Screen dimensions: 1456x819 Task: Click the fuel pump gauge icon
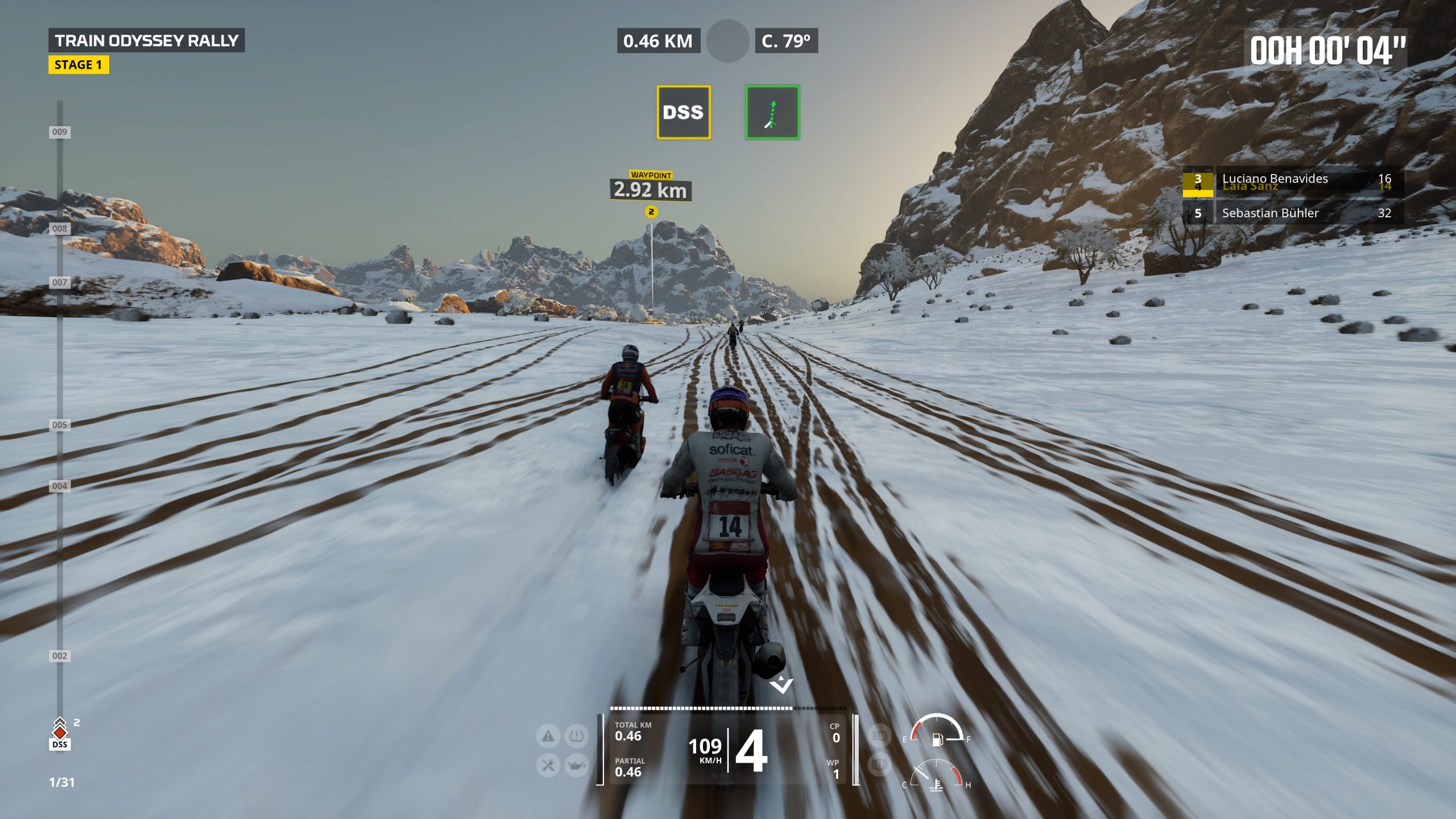pos(937,739)
